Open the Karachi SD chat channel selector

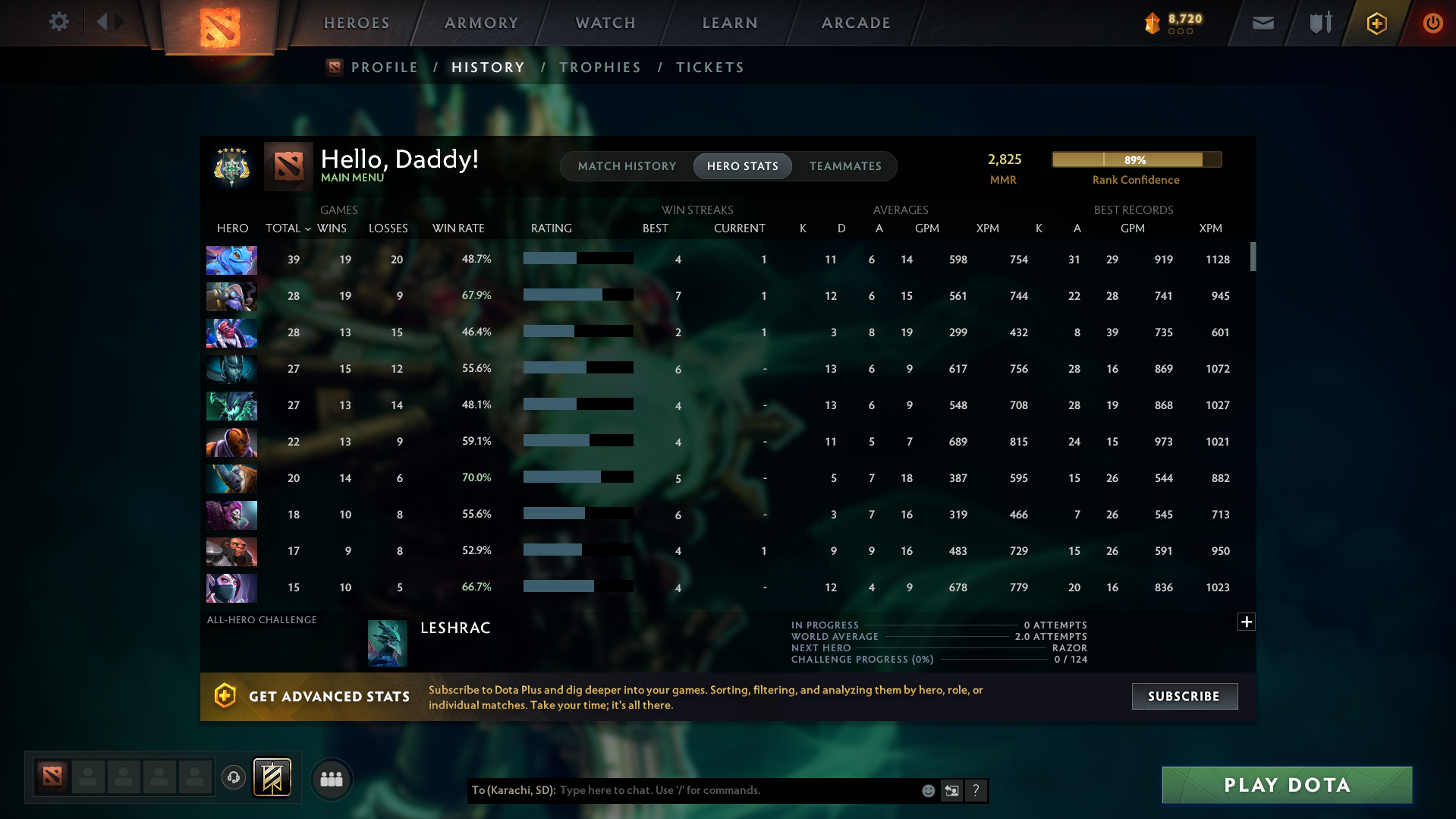click(x=513, y=790)
